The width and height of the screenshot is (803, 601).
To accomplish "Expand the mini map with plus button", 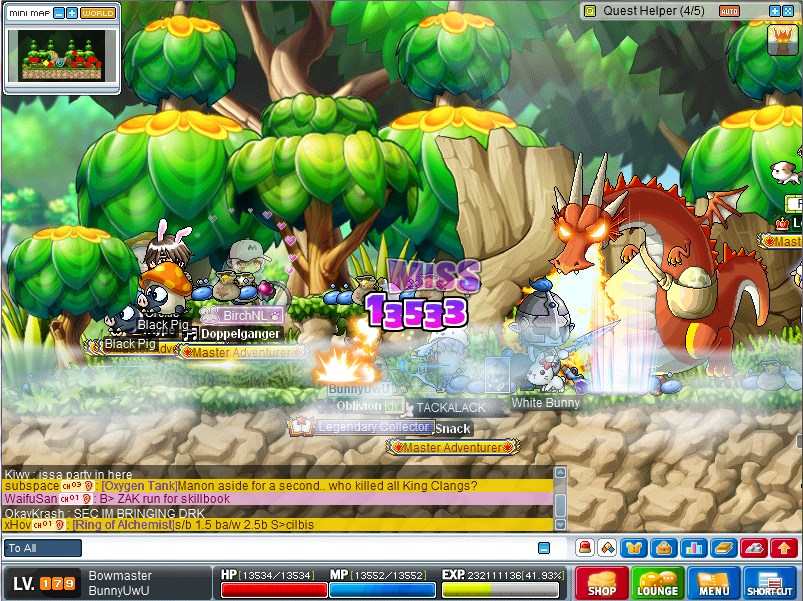I will [x=71, y=13].
